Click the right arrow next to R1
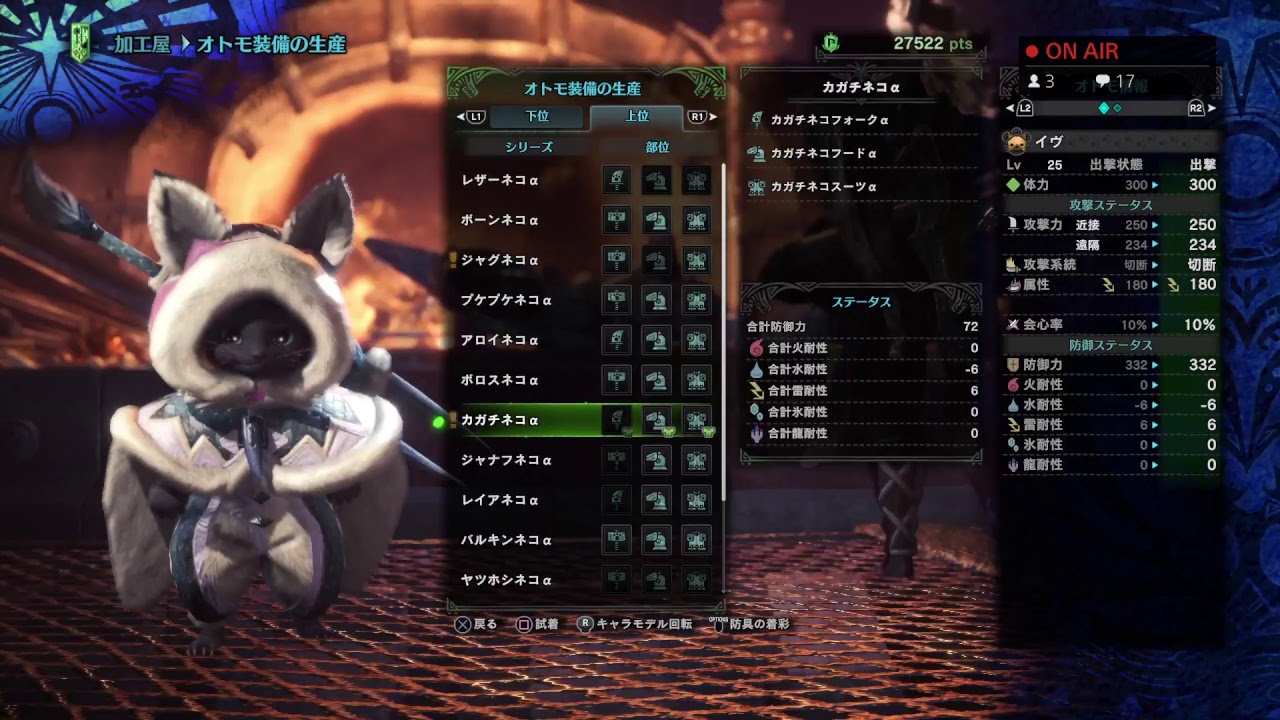The image size is (1280, 720). (x=714, y=116)
